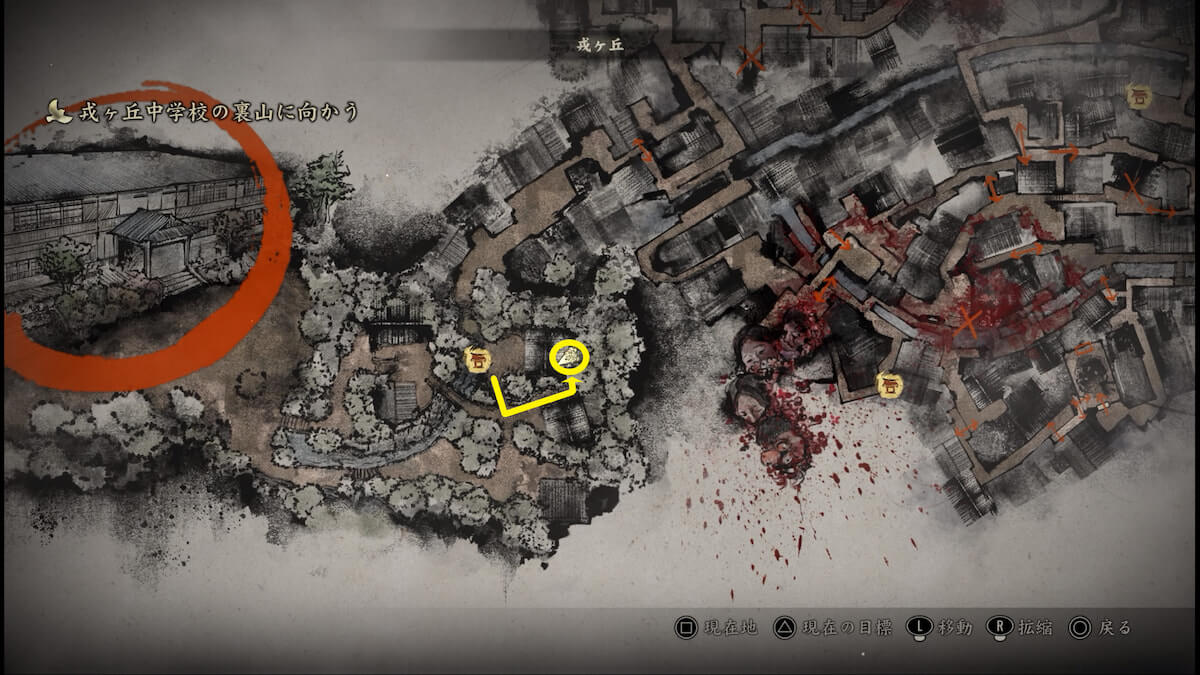Screen dimensions: 1200x675
Task: Choose the faded shrine marker in the dark town
Action: (1137, 96)
